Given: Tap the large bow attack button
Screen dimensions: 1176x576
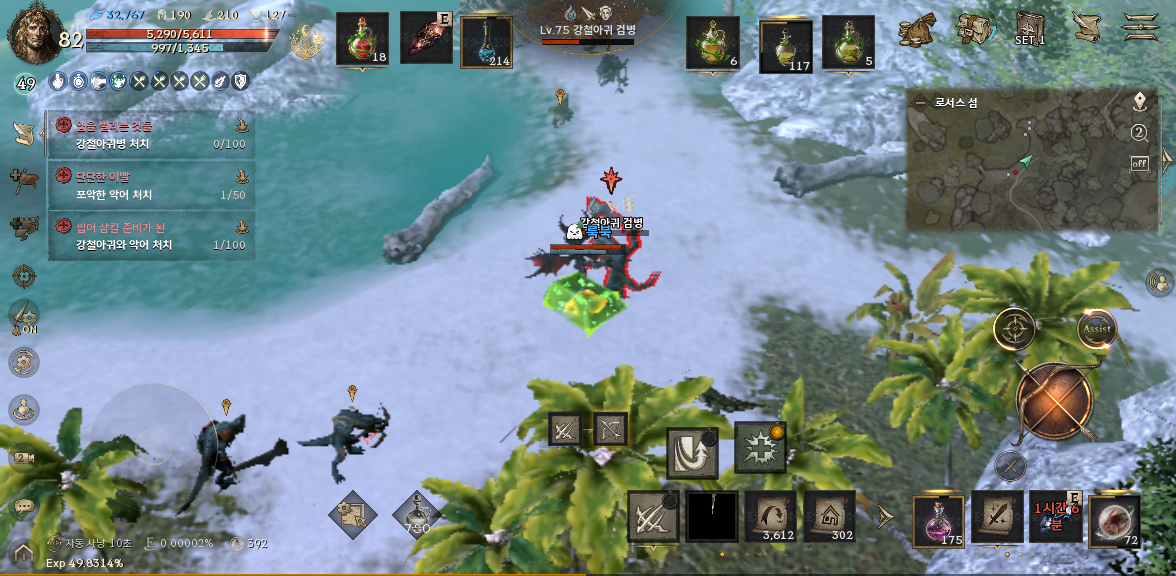Looking at the screenshot, I should (1056, 401).
